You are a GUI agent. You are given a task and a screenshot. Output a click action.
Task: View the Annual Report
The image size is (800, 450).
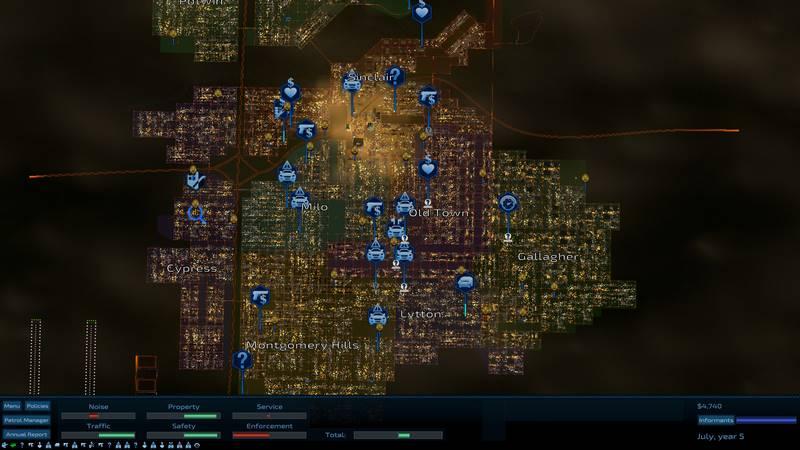point(26,434)
